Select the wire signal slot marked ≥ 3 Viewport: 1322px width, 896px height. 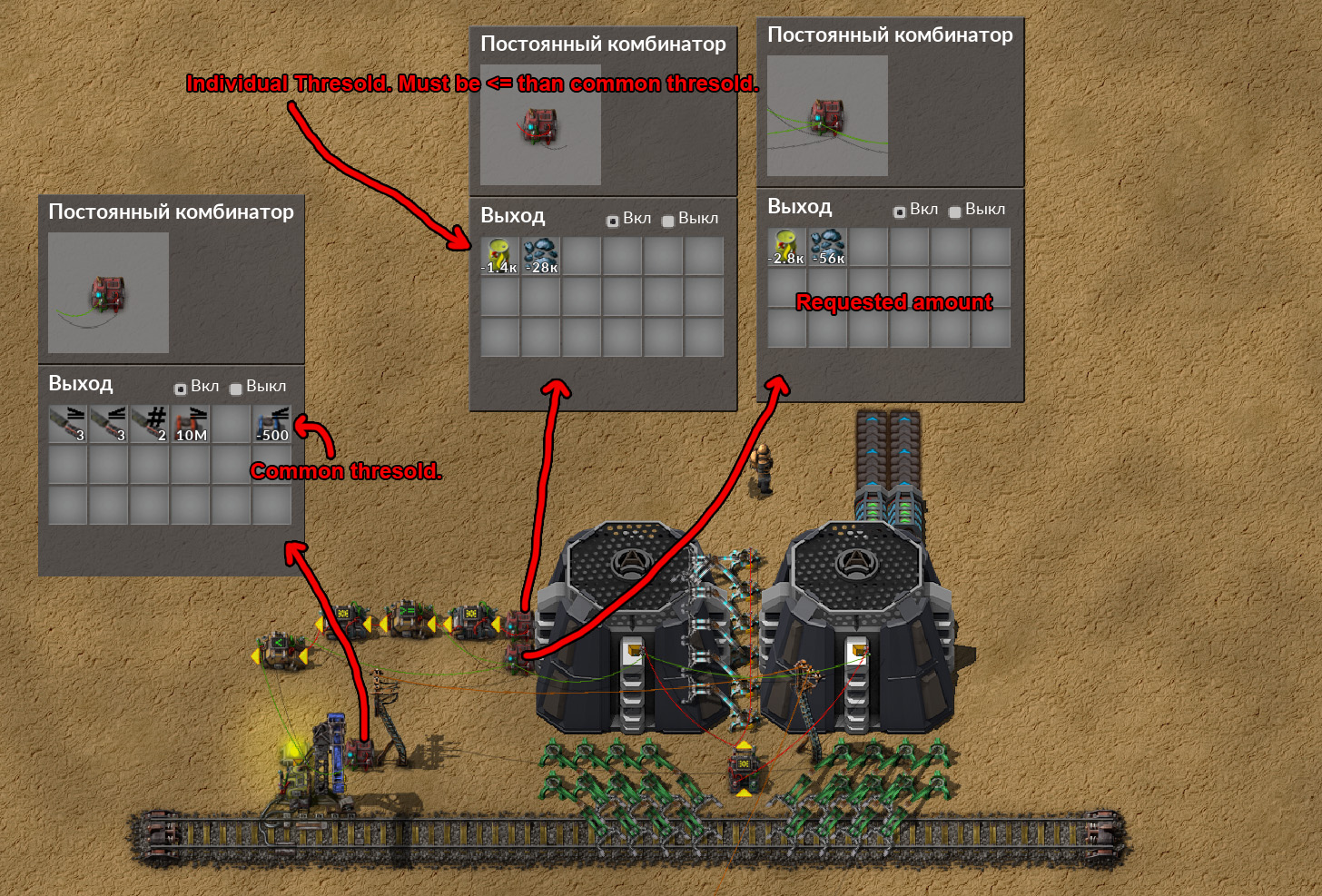pos(67,424)
